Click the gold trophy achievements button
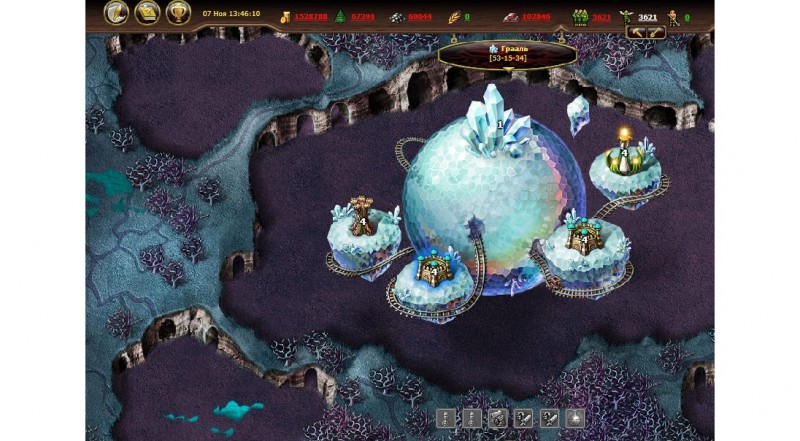 coord(179,13)
